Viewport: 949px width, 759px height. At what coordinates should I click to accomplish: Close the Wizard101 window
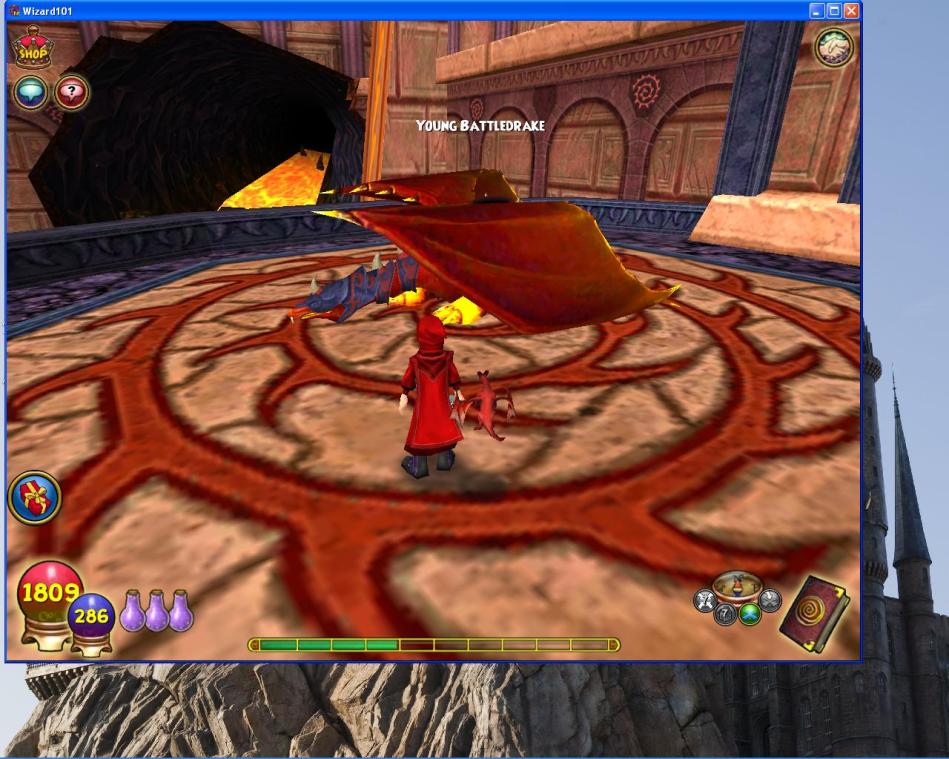(x=851, y=10)
